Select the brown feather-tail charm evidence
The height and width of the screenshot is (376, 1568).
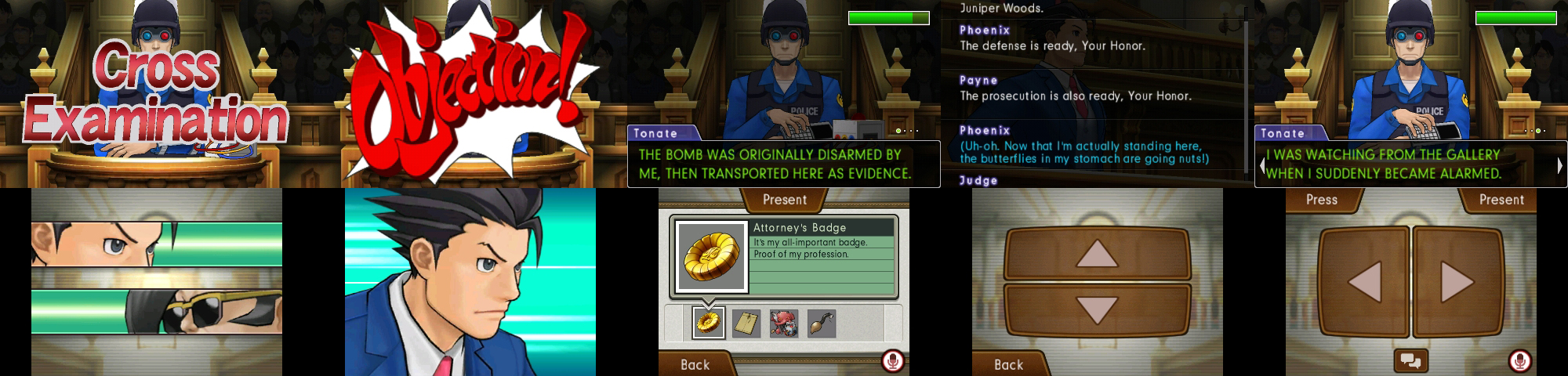(821, 323)
